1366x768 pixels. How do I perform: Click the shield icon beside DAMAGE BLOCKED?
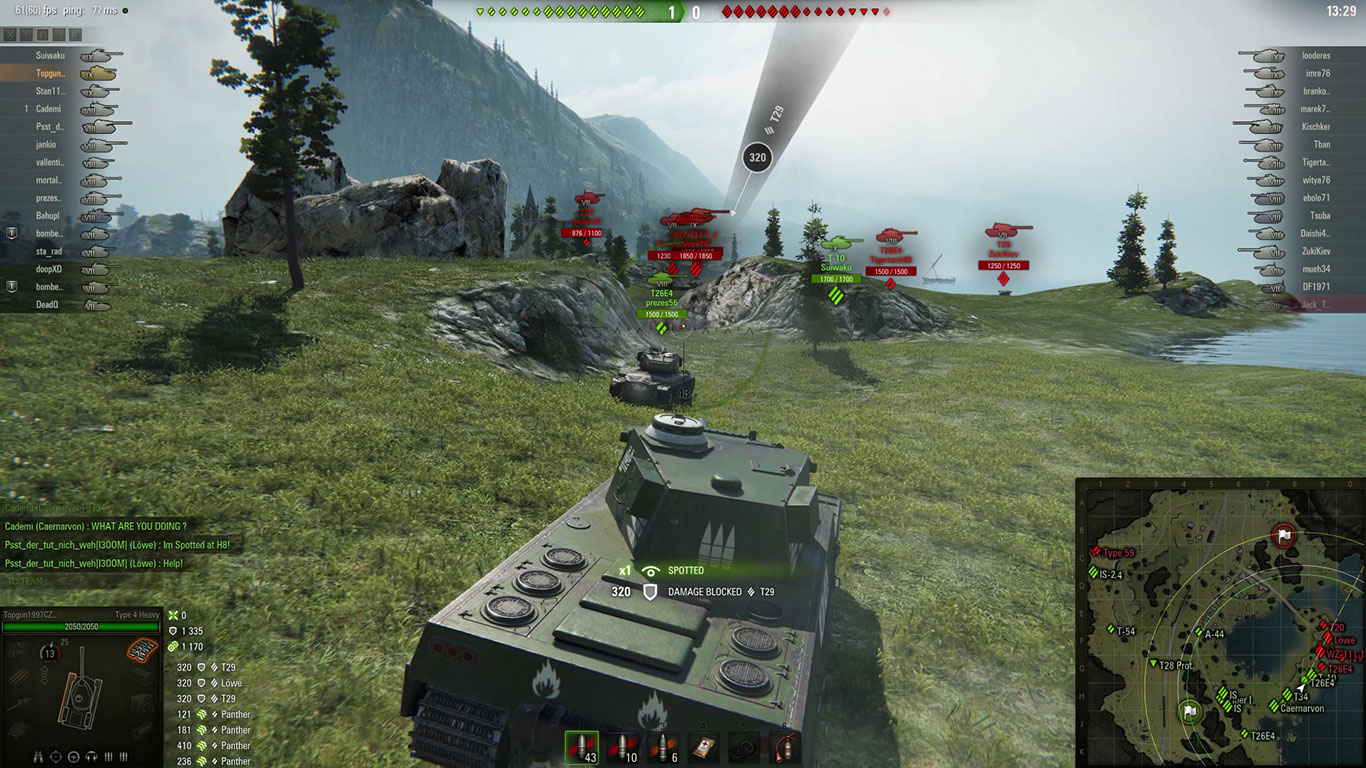tap(651, 590)
